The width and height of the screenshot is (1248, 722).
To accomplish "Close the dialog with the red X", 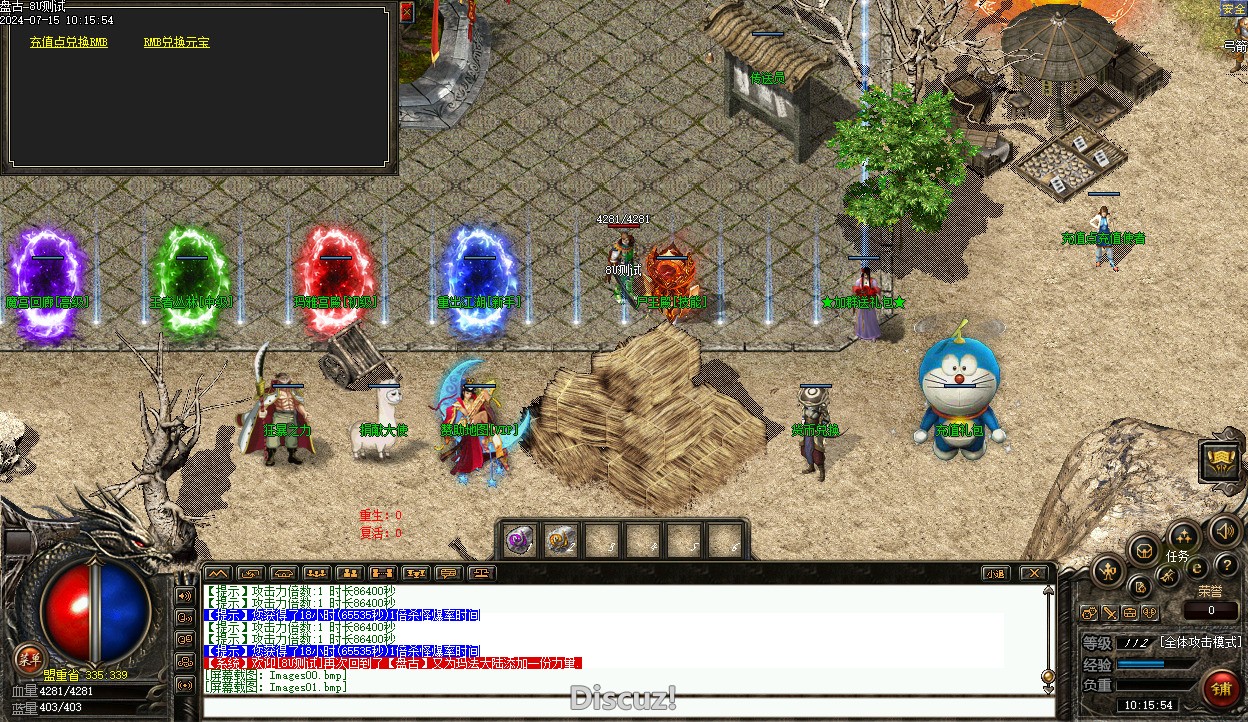I will click(406, 12).
